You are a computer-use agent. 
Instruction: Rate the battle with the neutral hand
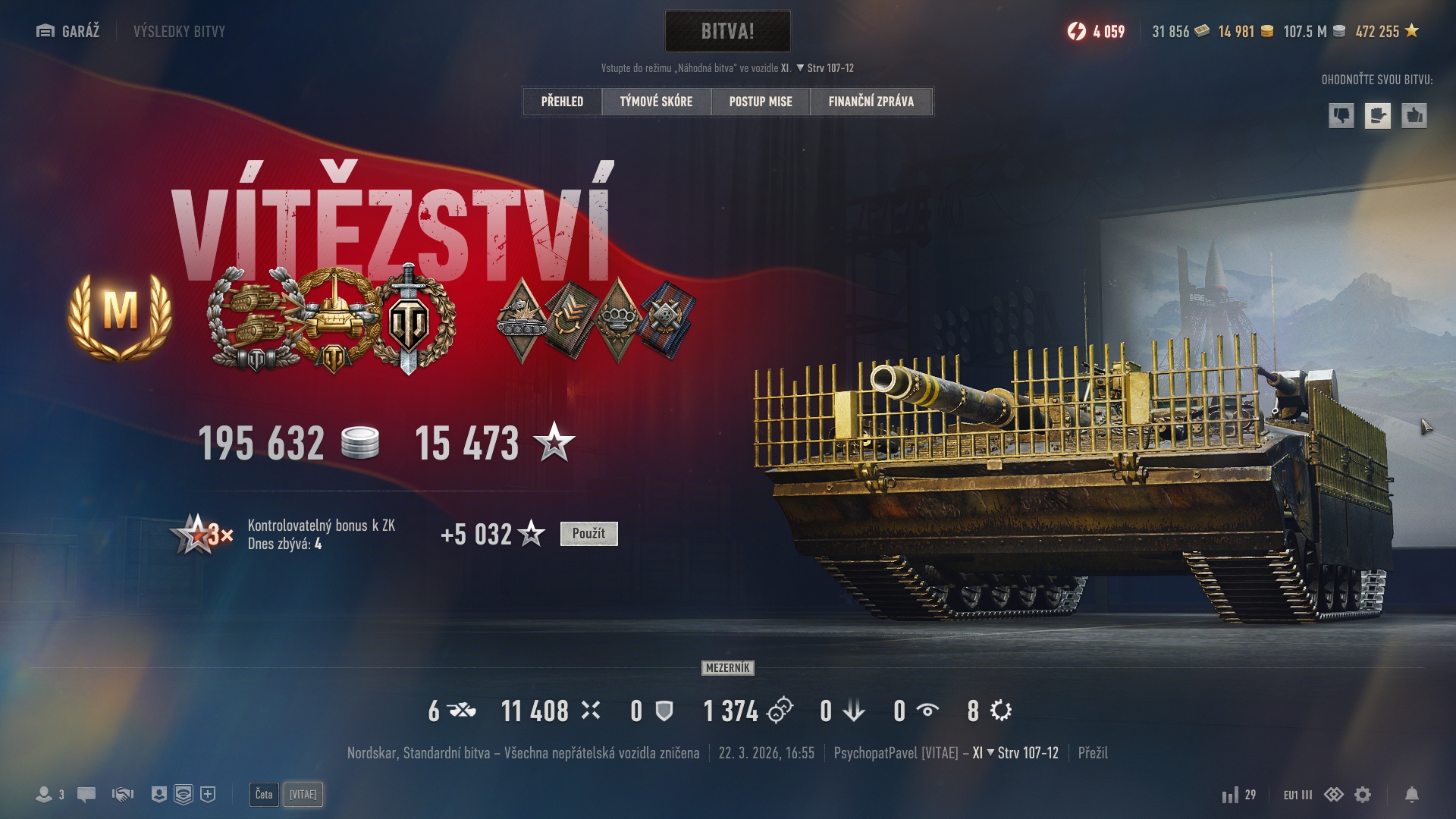(1377, 116)
